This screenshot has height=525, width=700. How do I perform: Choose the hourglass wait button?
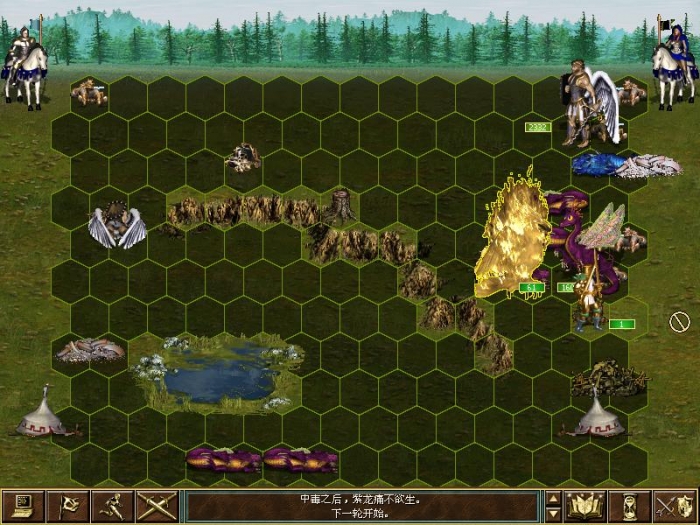coord(630,506)
